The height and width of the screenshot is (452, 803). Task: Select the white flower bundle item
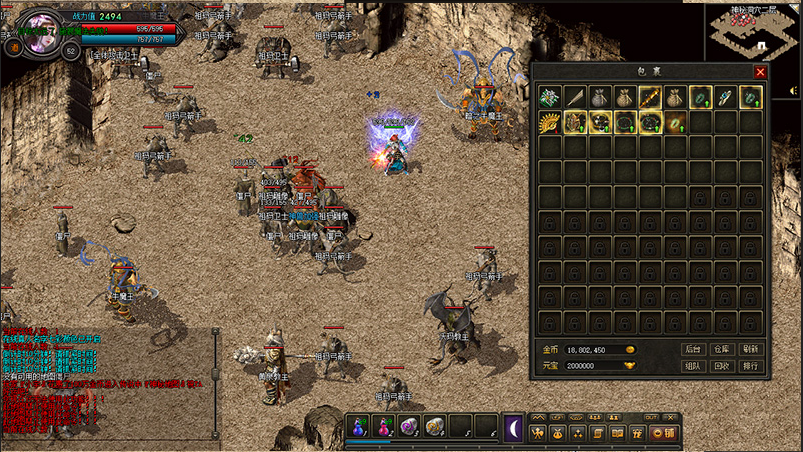(x=550, y=97)
